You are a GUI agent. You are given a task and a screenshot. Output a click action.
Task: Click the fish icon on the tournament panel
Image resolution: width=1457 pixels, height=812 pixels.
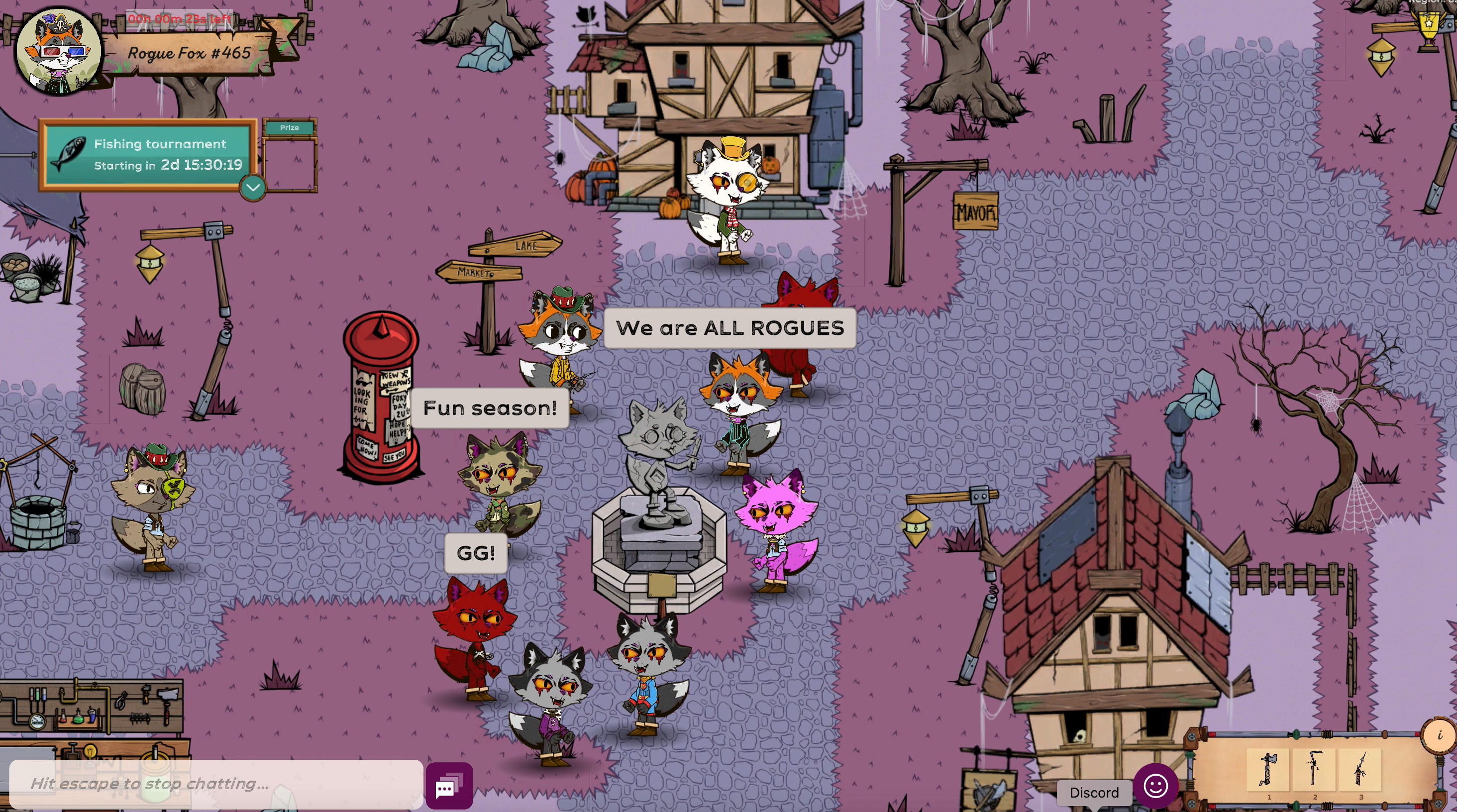click(70, 152)
